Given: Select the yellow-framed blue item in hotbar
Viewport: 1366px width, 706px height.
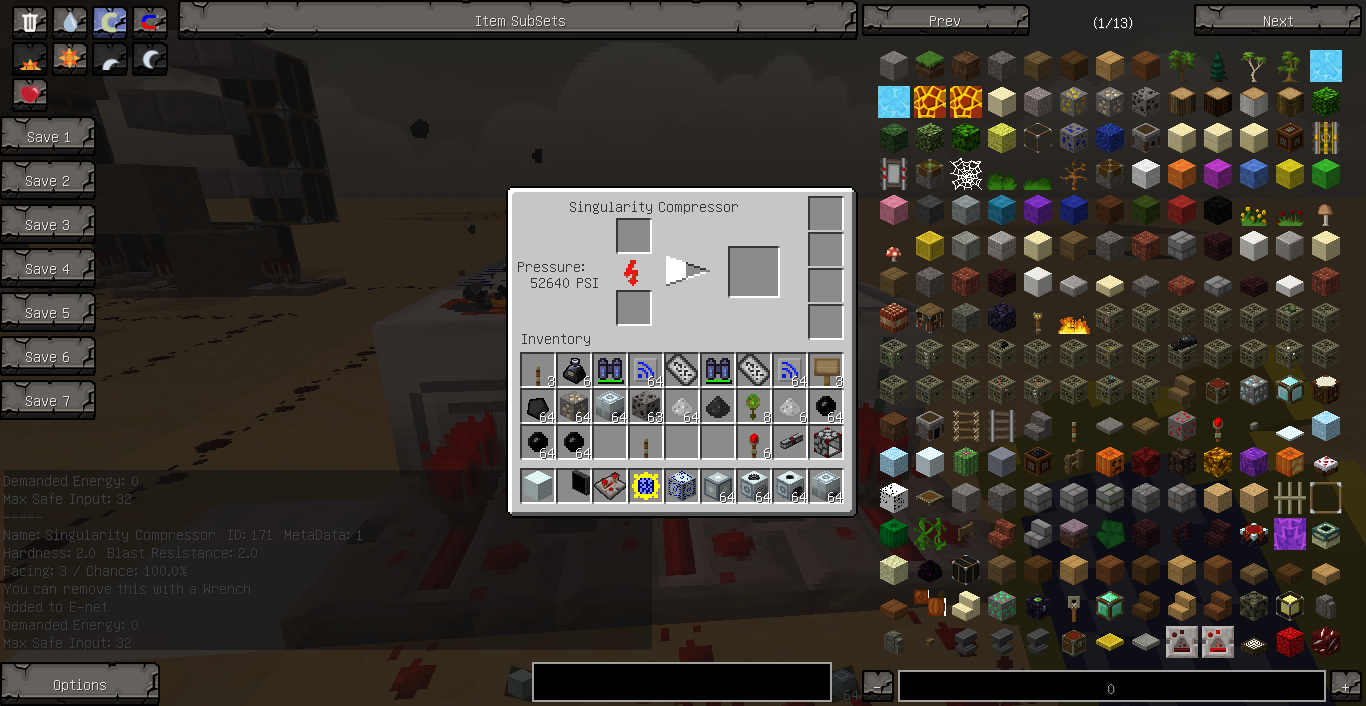Looking at the screenshot, I should 646,487.
